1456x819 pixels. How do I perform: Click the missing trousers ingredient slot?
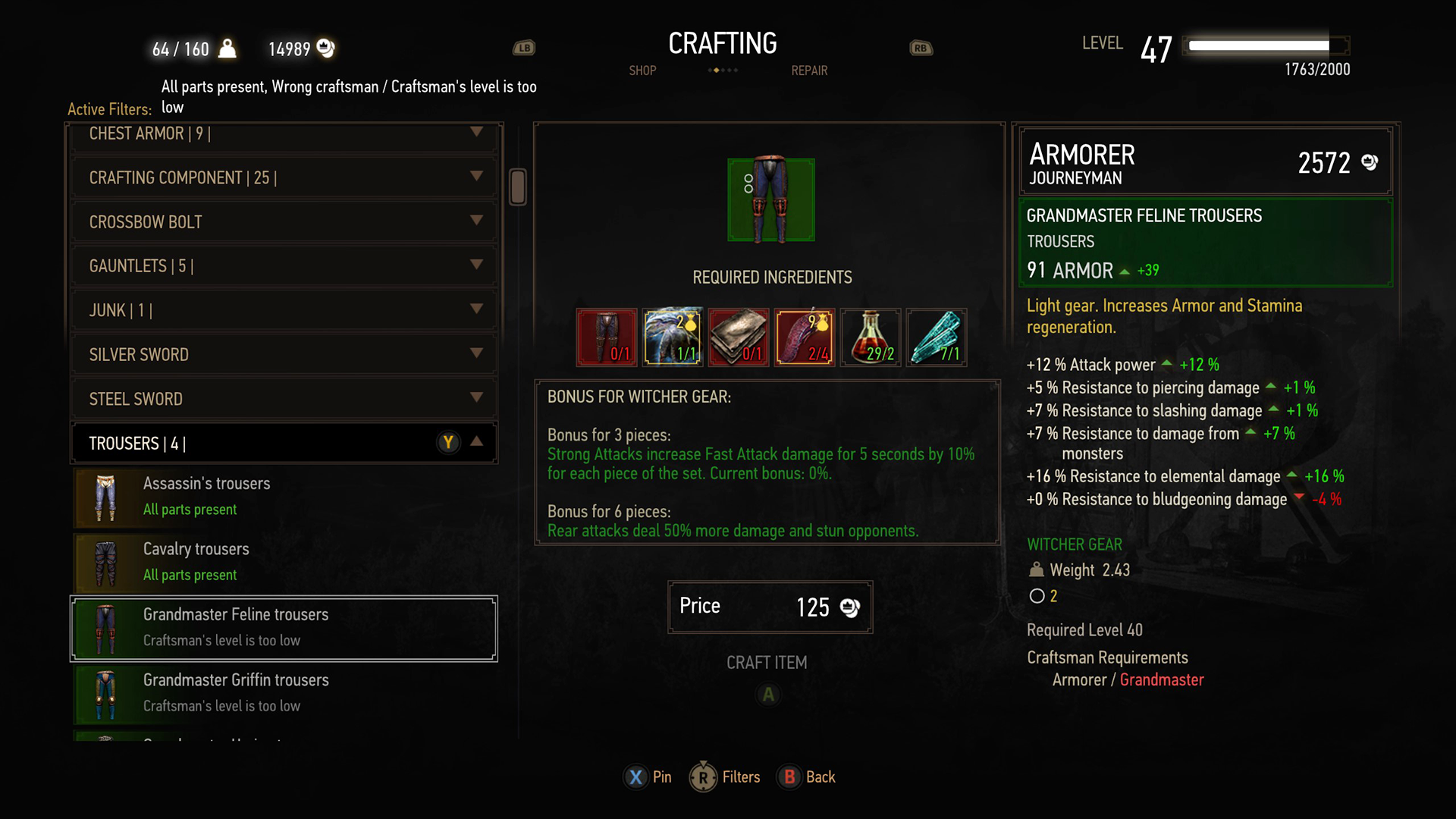pos(606,337)
